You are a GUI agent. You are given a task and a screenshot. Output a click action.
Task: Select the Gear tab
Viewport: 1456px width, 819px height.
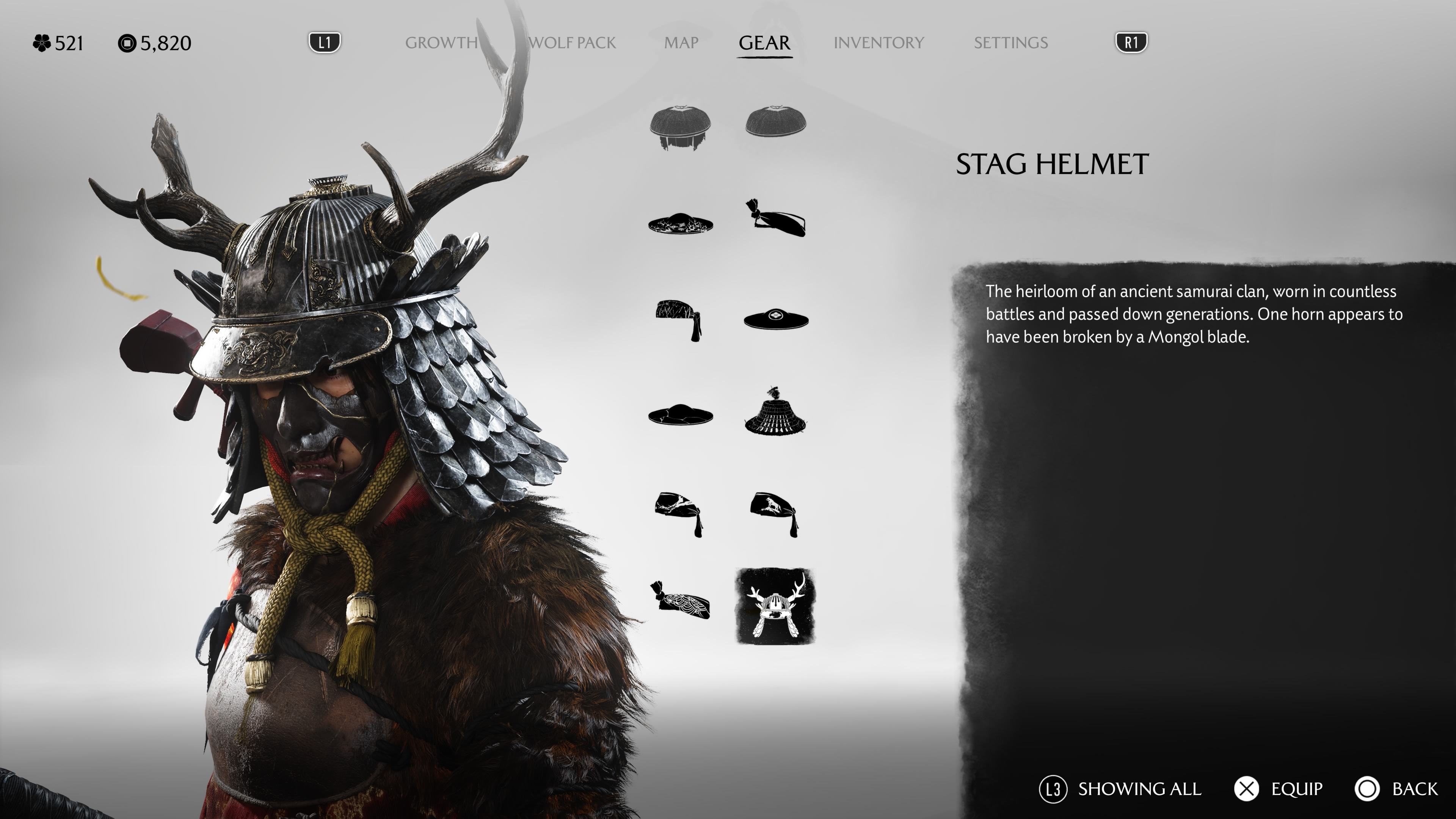pos(764,43)
